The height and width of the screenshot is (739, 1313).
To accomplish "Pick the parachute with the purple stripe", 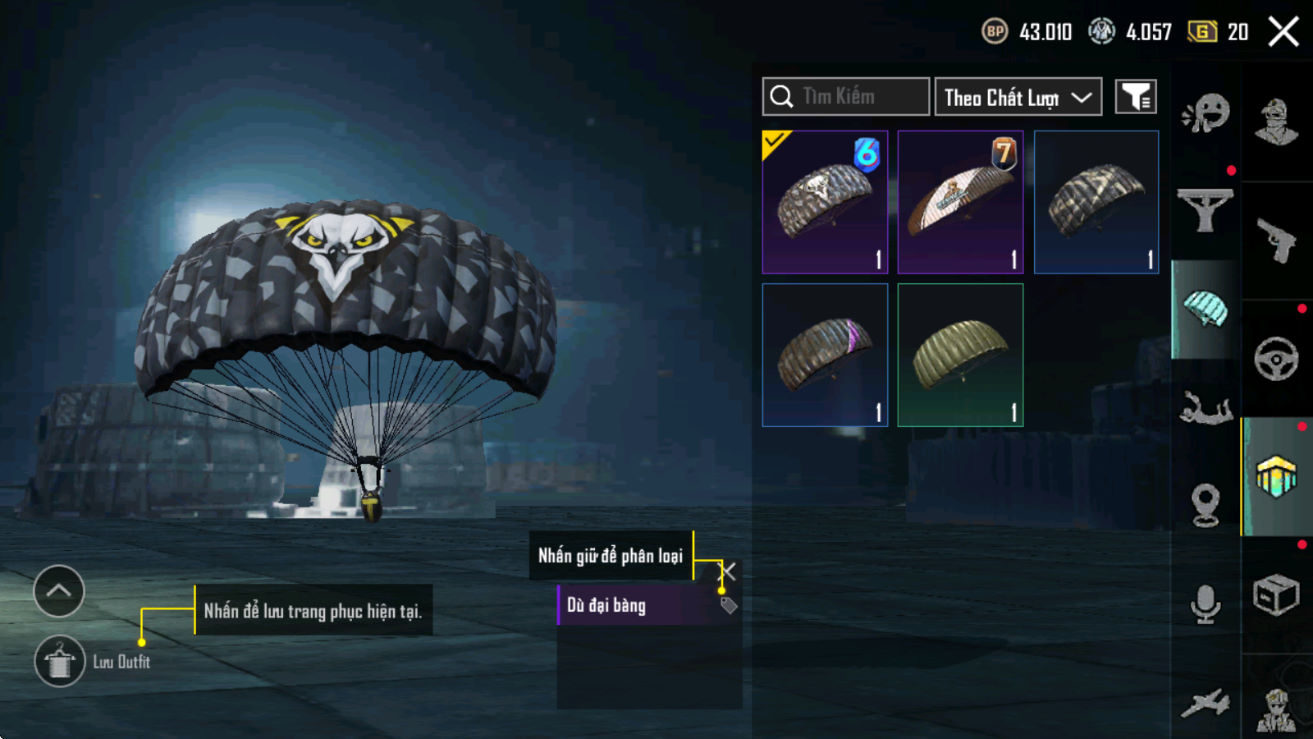I will 825,355.
